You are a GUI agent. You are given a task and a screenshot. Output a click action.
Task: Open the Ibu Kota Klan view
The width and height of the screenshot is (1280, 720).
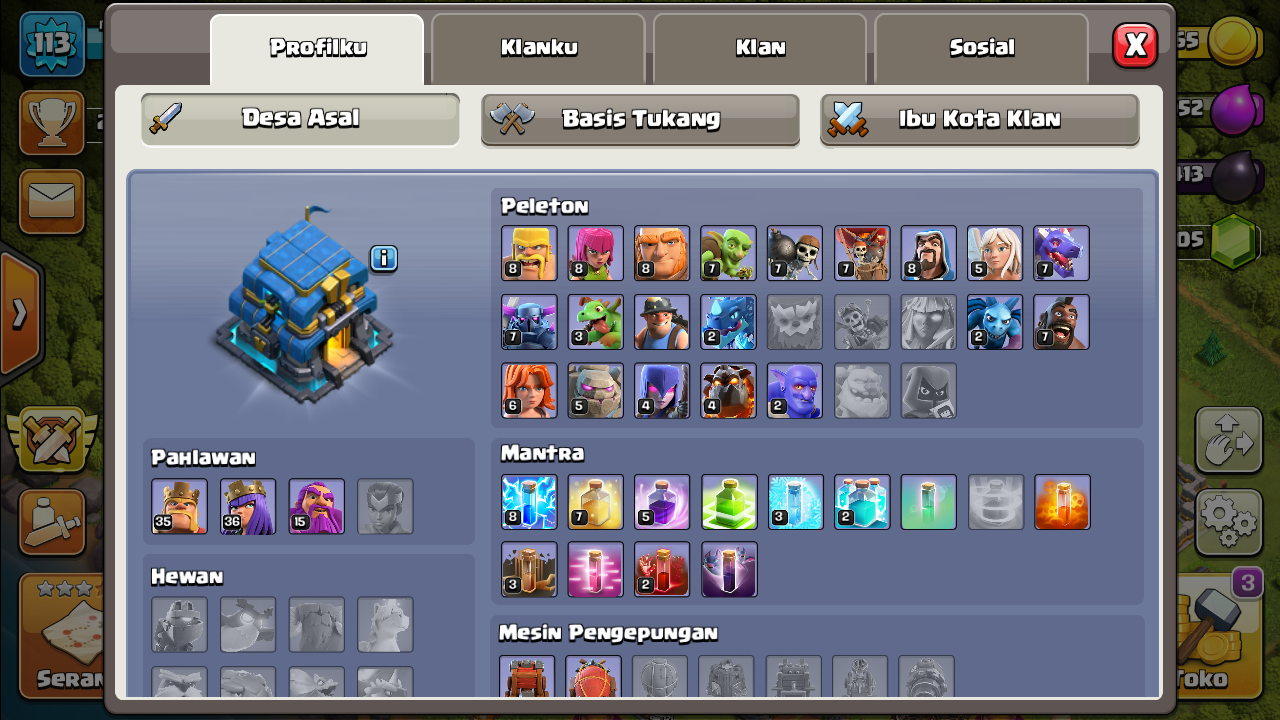tap(980, 119)
